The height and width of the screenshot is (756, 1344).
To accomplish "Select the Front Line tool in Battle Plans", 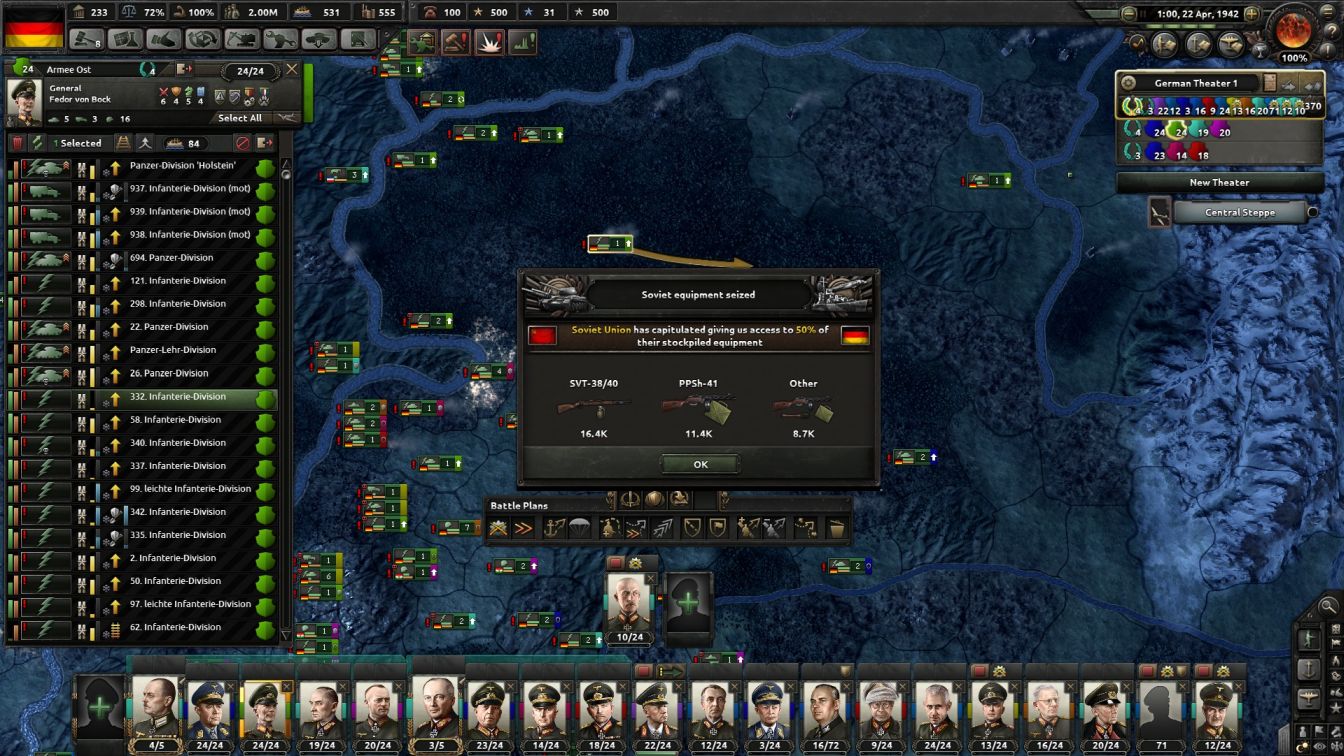I will [x=500, y=525].
